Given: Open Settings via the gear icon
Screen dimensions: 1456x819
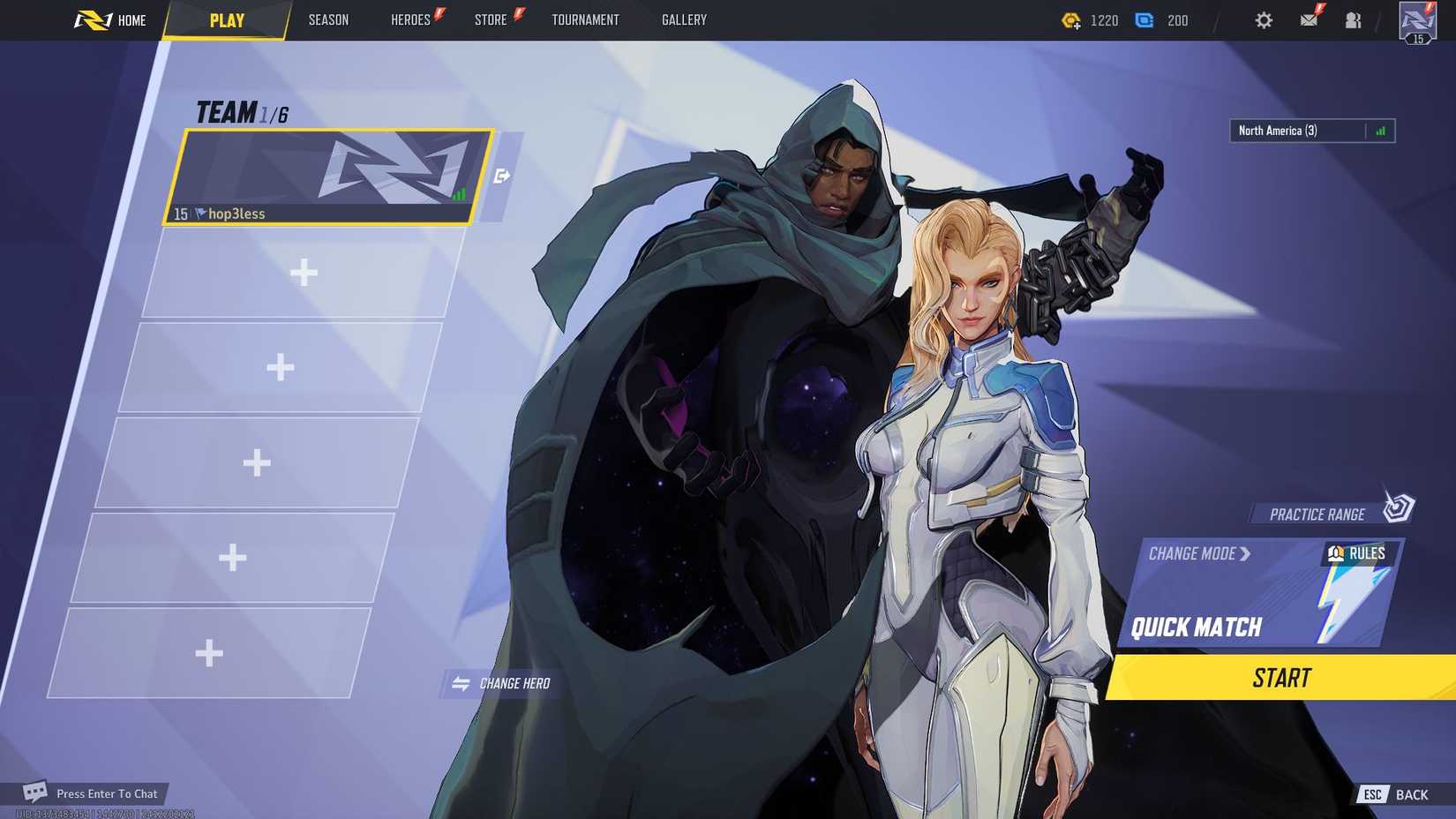Looking at the screenshot, I should (x=1264, y=19).
